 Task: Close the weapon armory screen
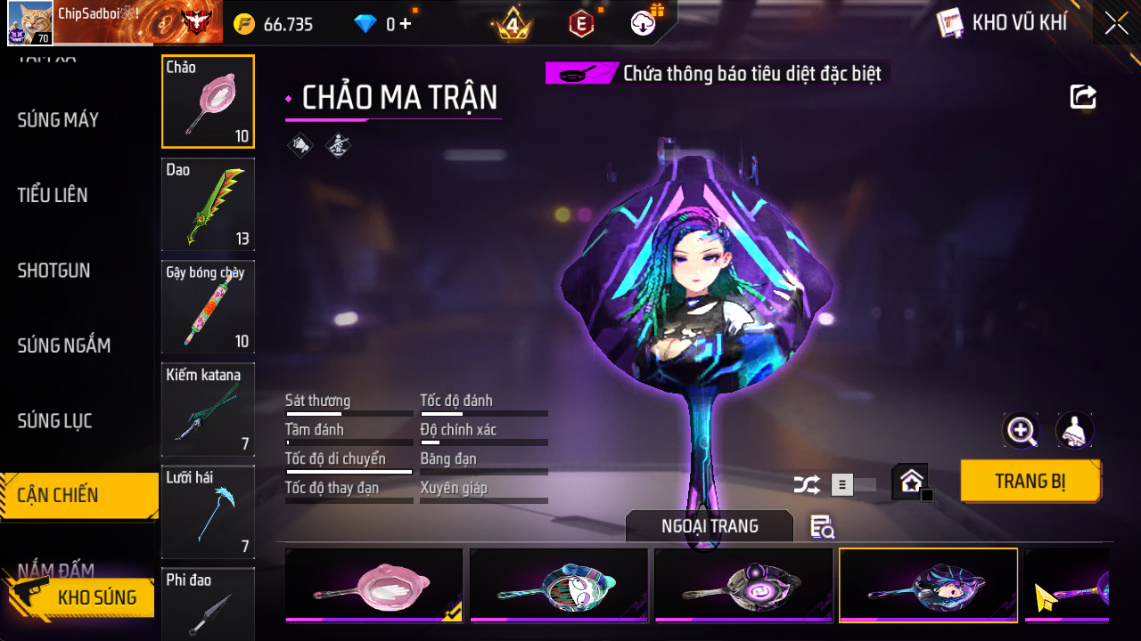tap(1116, 23)
